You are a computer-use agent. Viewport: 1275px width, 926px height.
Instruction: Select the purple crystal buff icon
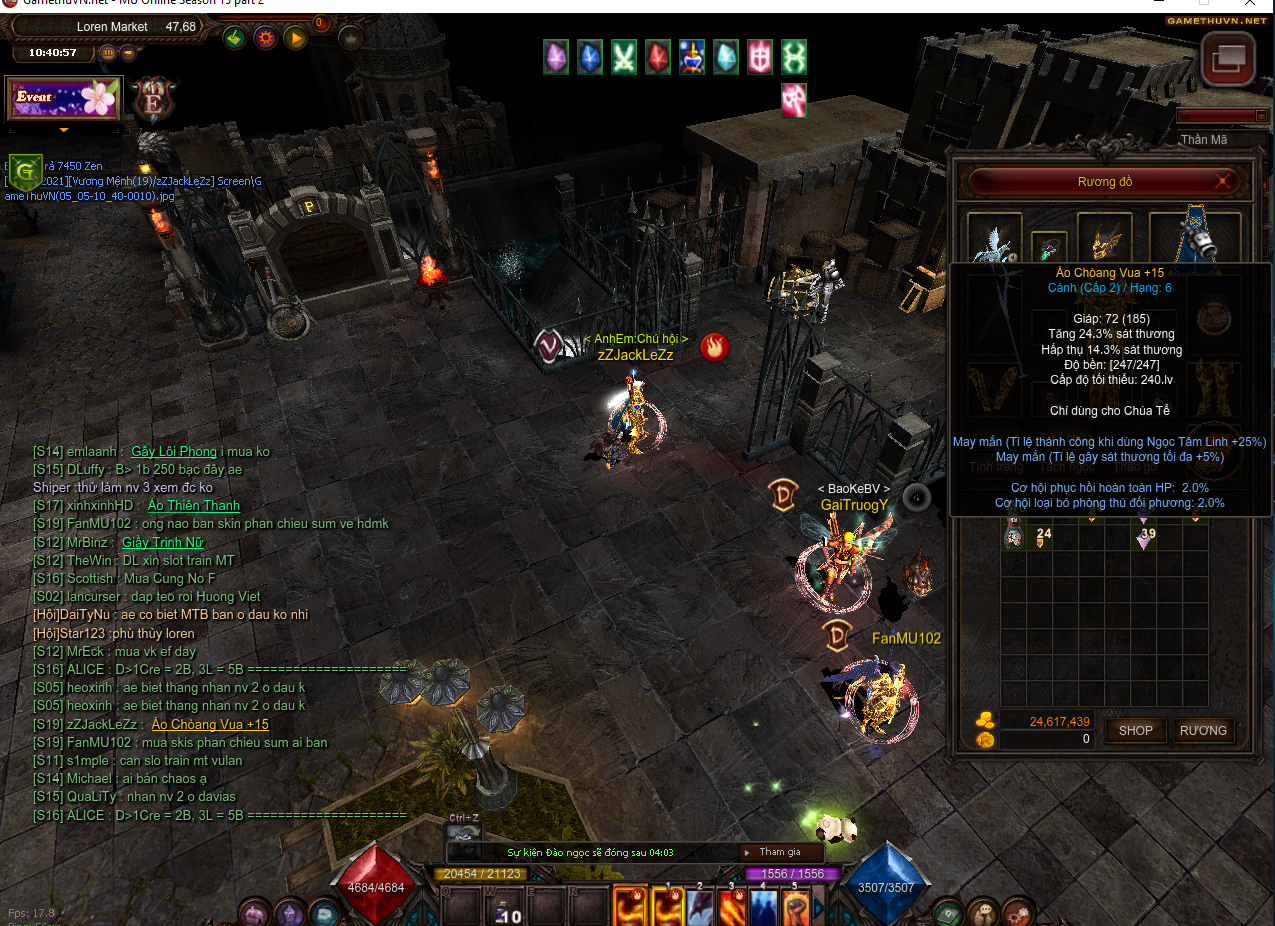[x=556, y=57]
